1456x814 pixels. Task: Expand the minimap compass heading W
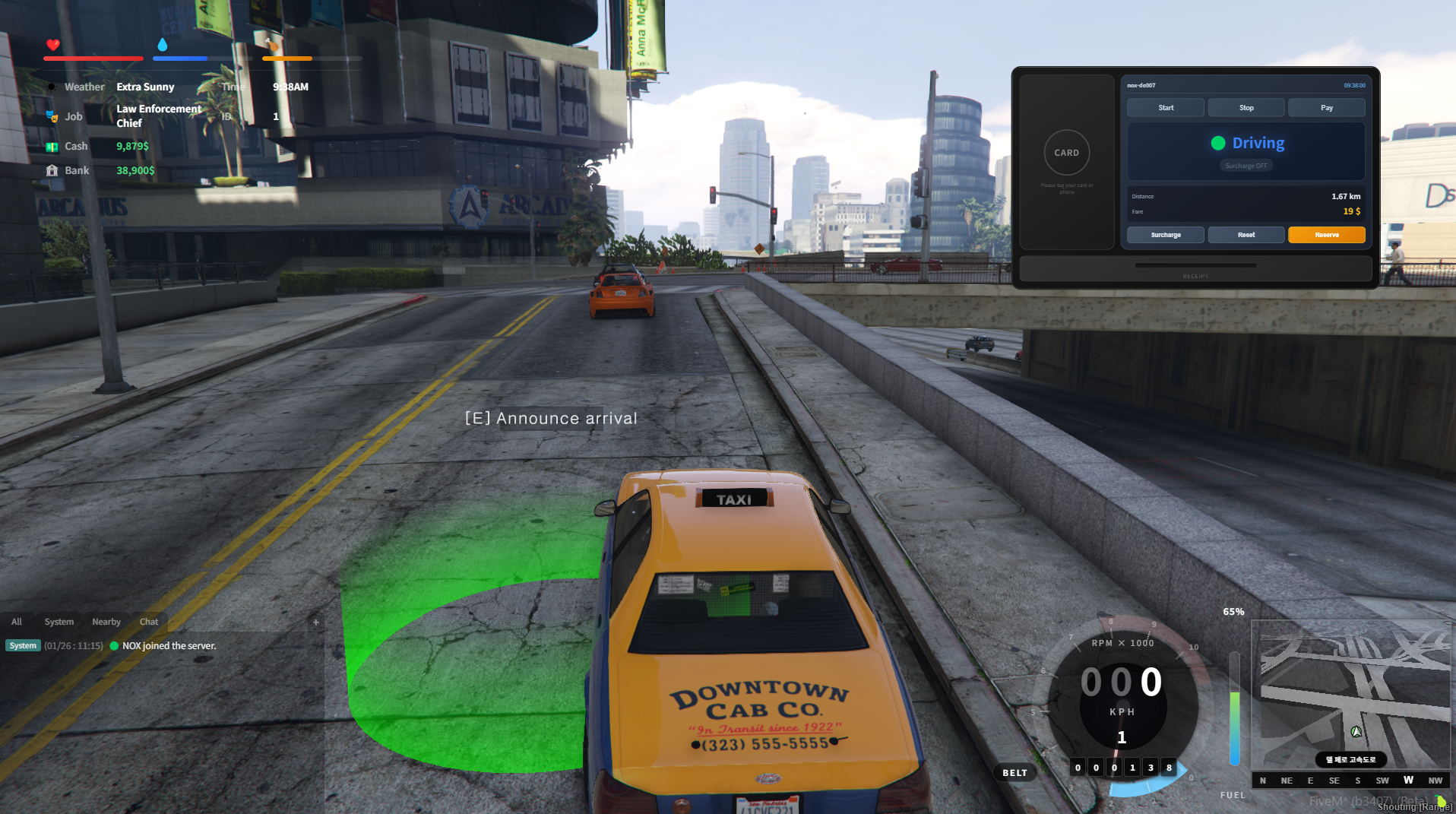1407,780
